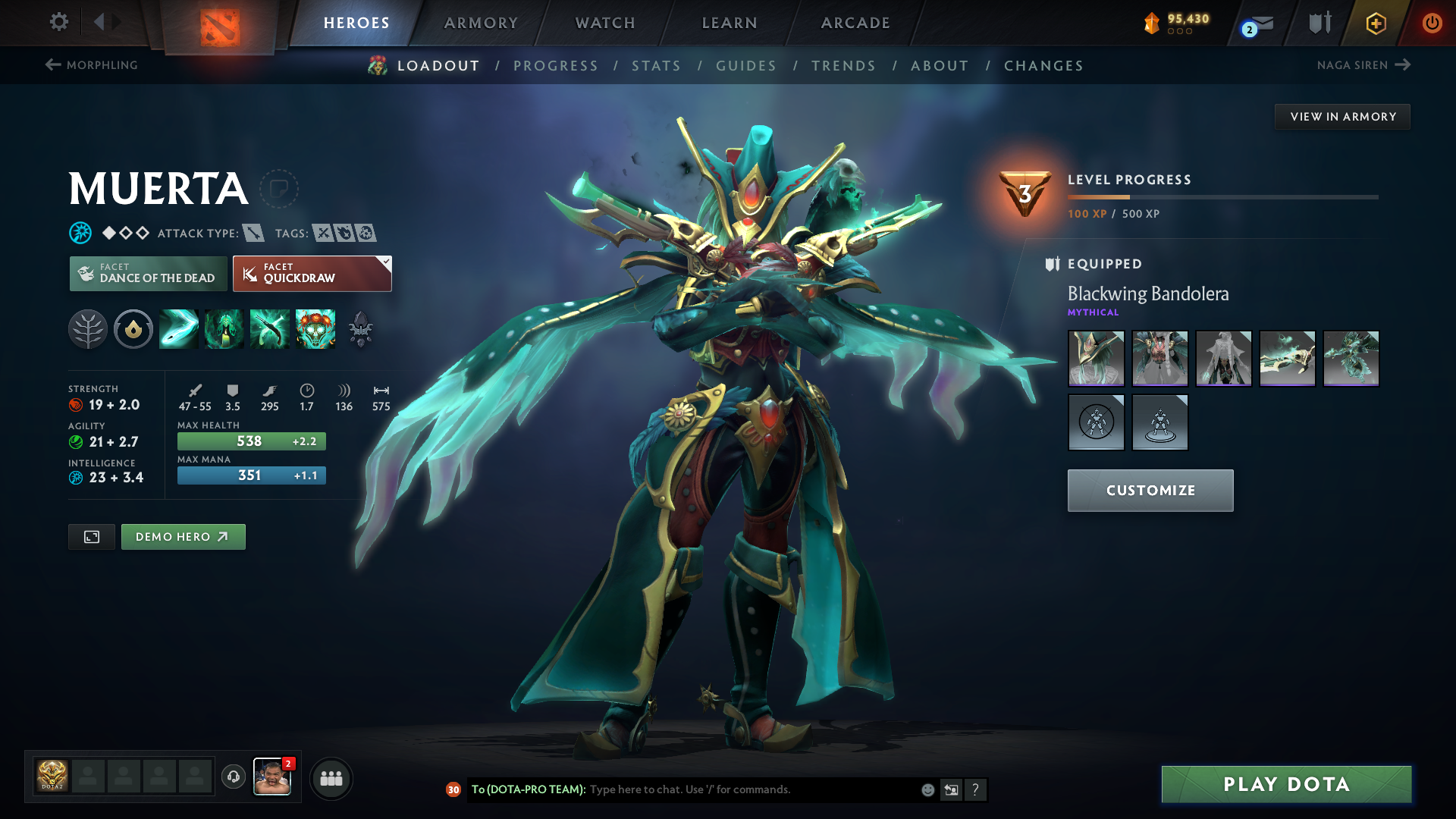Image resolution: width=1456 pixels, height=819 pixels.
Task: Focus the chat input box
Action: 751,789
